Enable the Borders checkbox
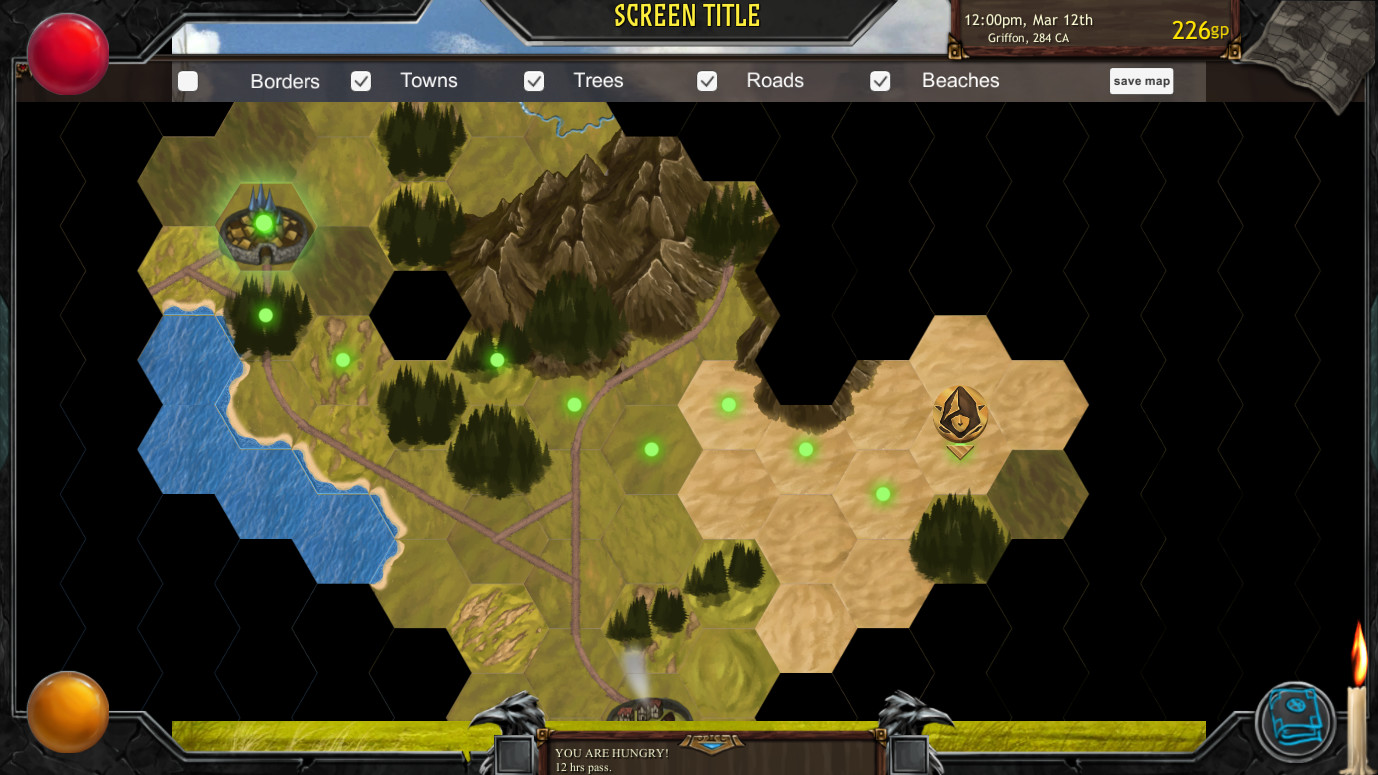The width and height of the screenshot is (1378, 775). 188,81
